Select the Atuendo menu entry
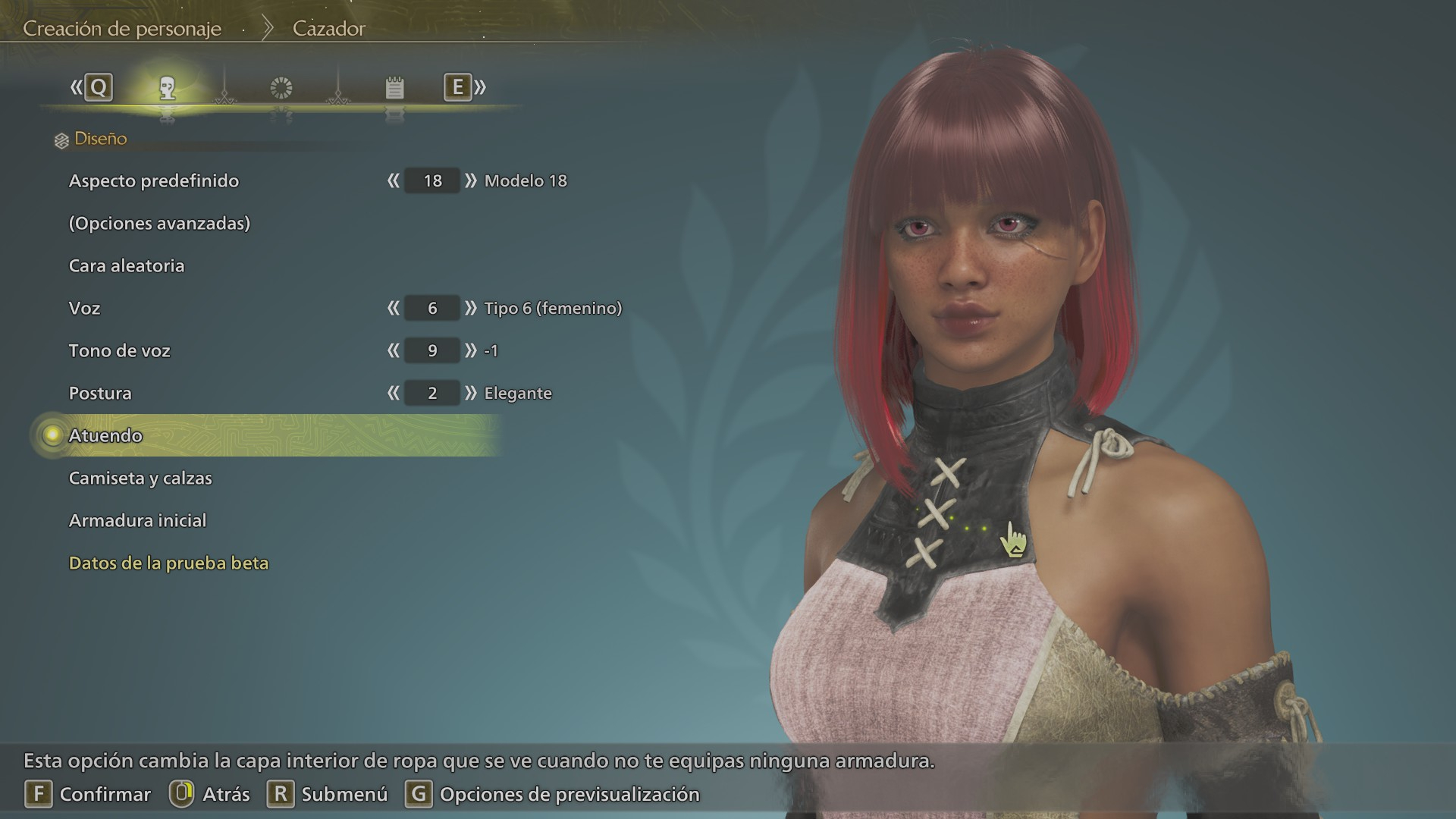 (105, 435)
